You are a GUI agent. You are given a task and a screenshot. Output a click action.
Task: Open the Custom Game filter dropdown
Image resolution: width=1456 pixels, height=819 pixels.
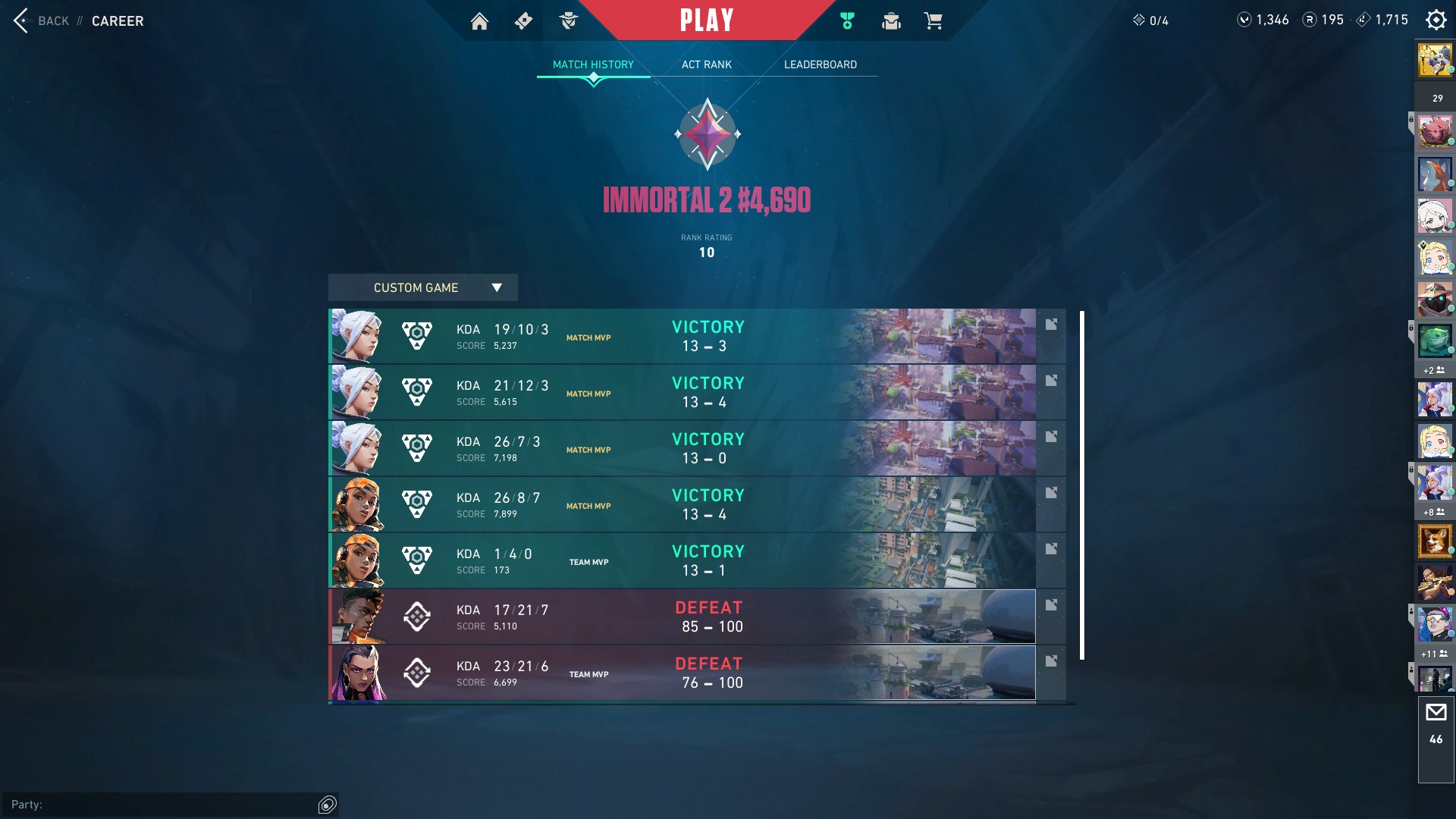coord(422,287)
